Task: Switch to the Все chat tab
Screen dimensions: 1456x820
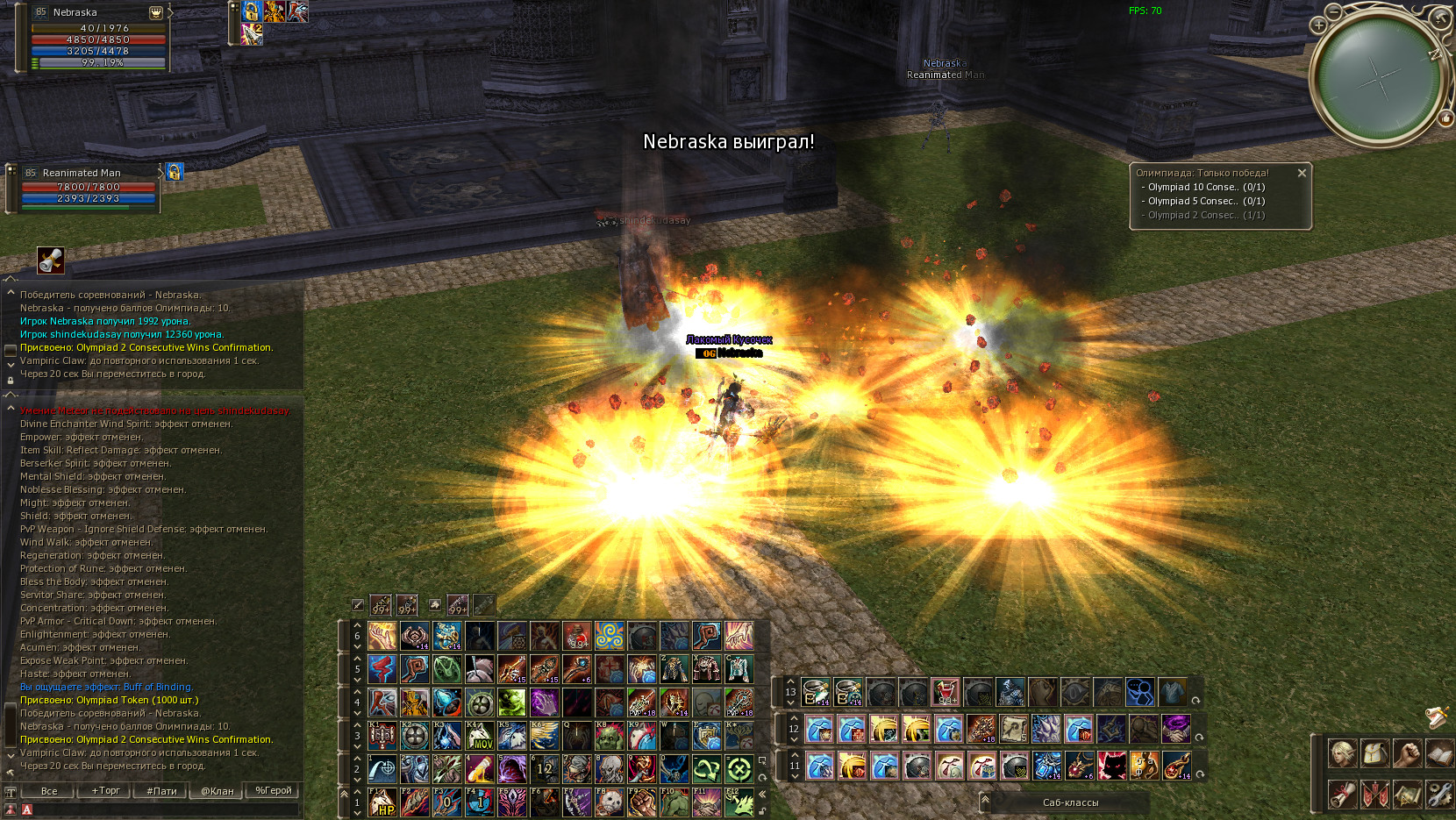Action: [x=49, y=790]
